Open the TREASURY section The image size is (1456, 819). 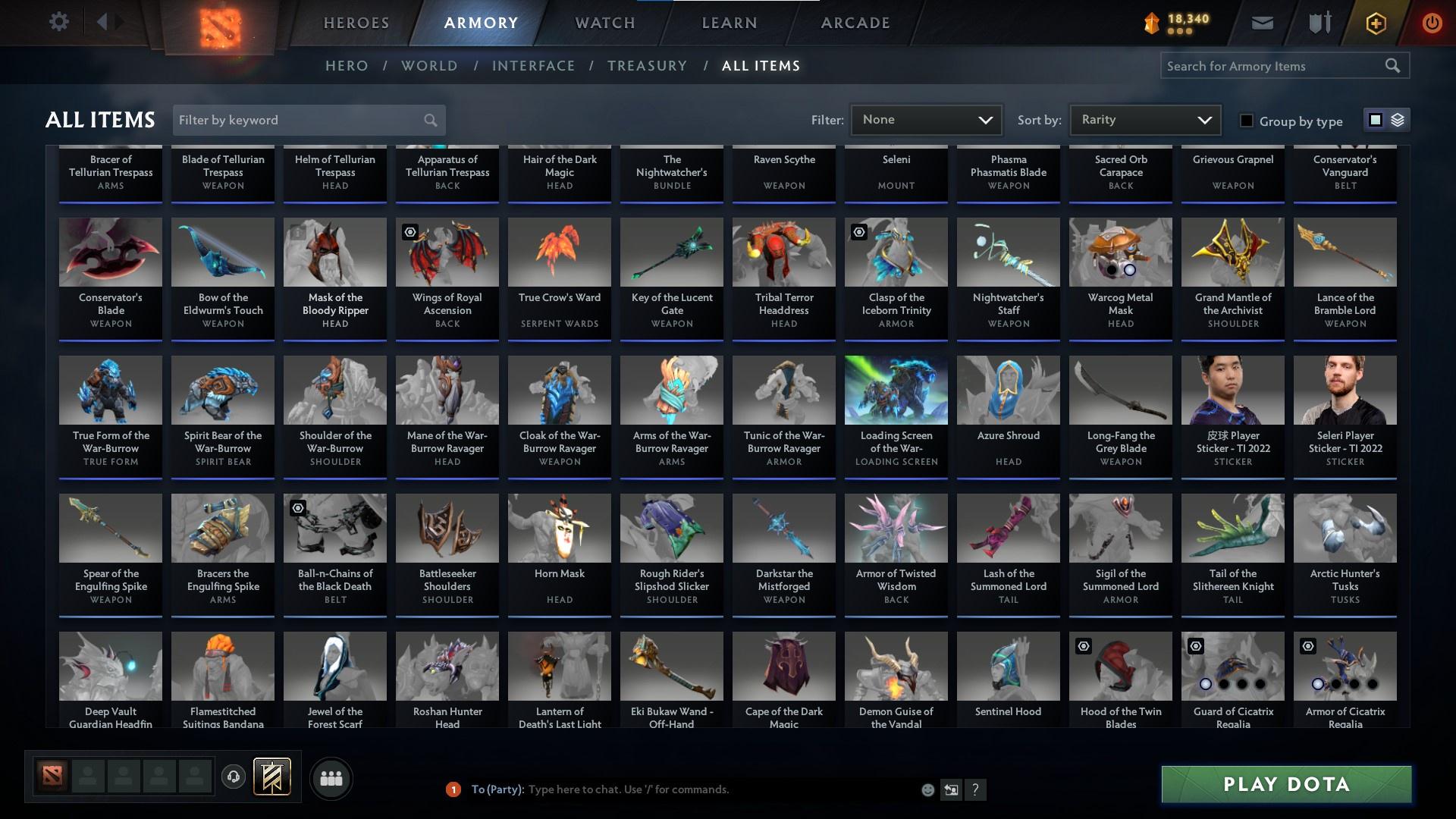(647, 66)
